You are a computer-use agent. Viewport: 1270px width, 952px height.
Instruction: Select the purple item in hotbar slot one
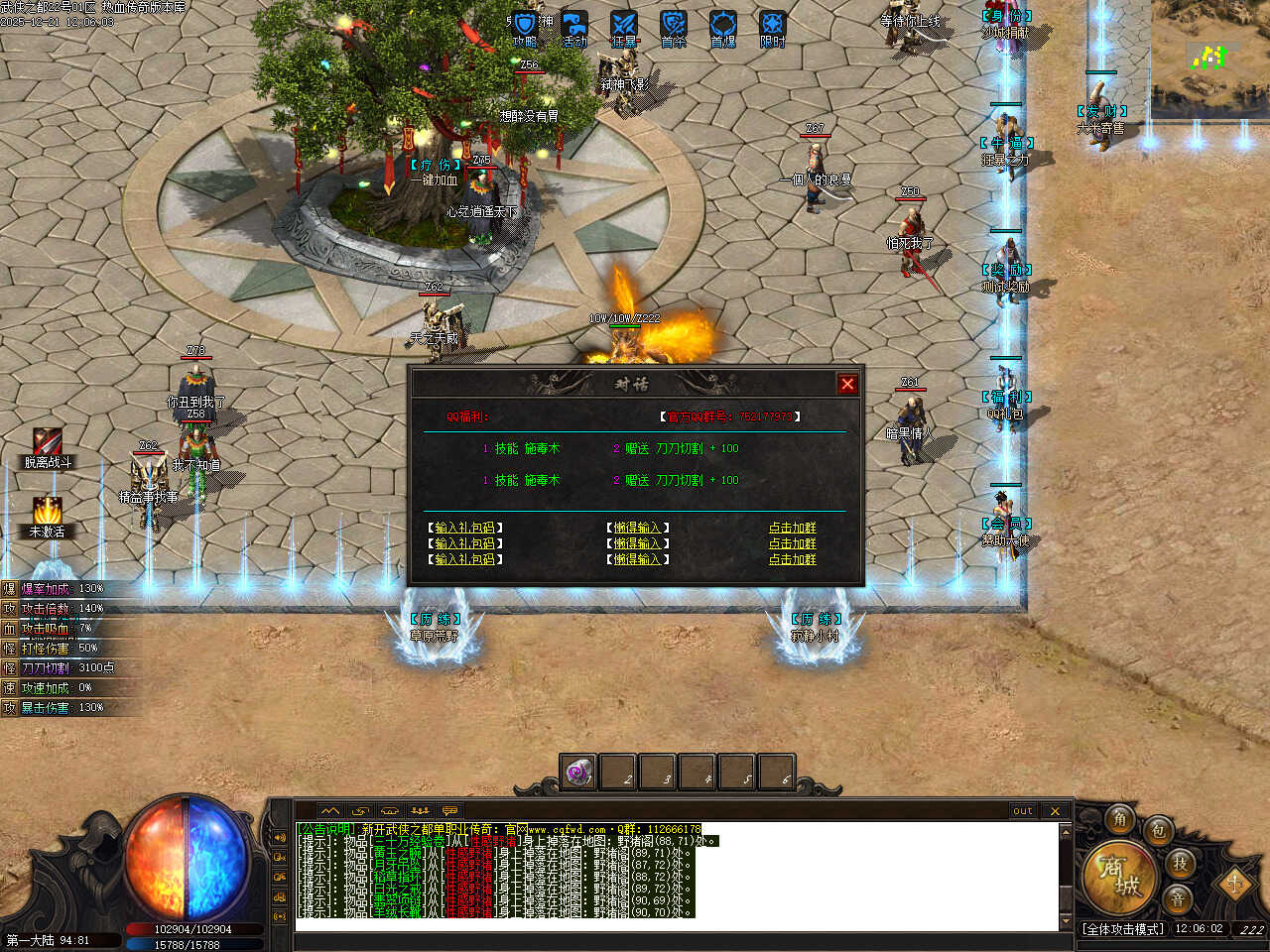coord(578,773)
